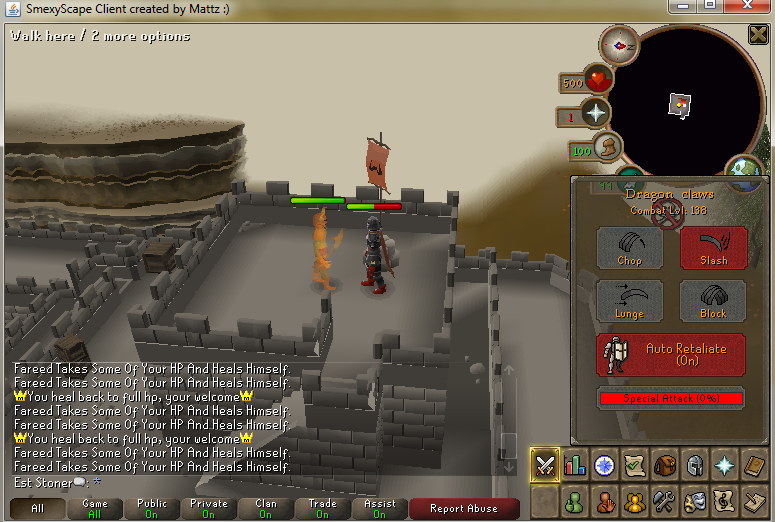
Task: Toggle the Clan chat filter
Action: coord(265,509)
